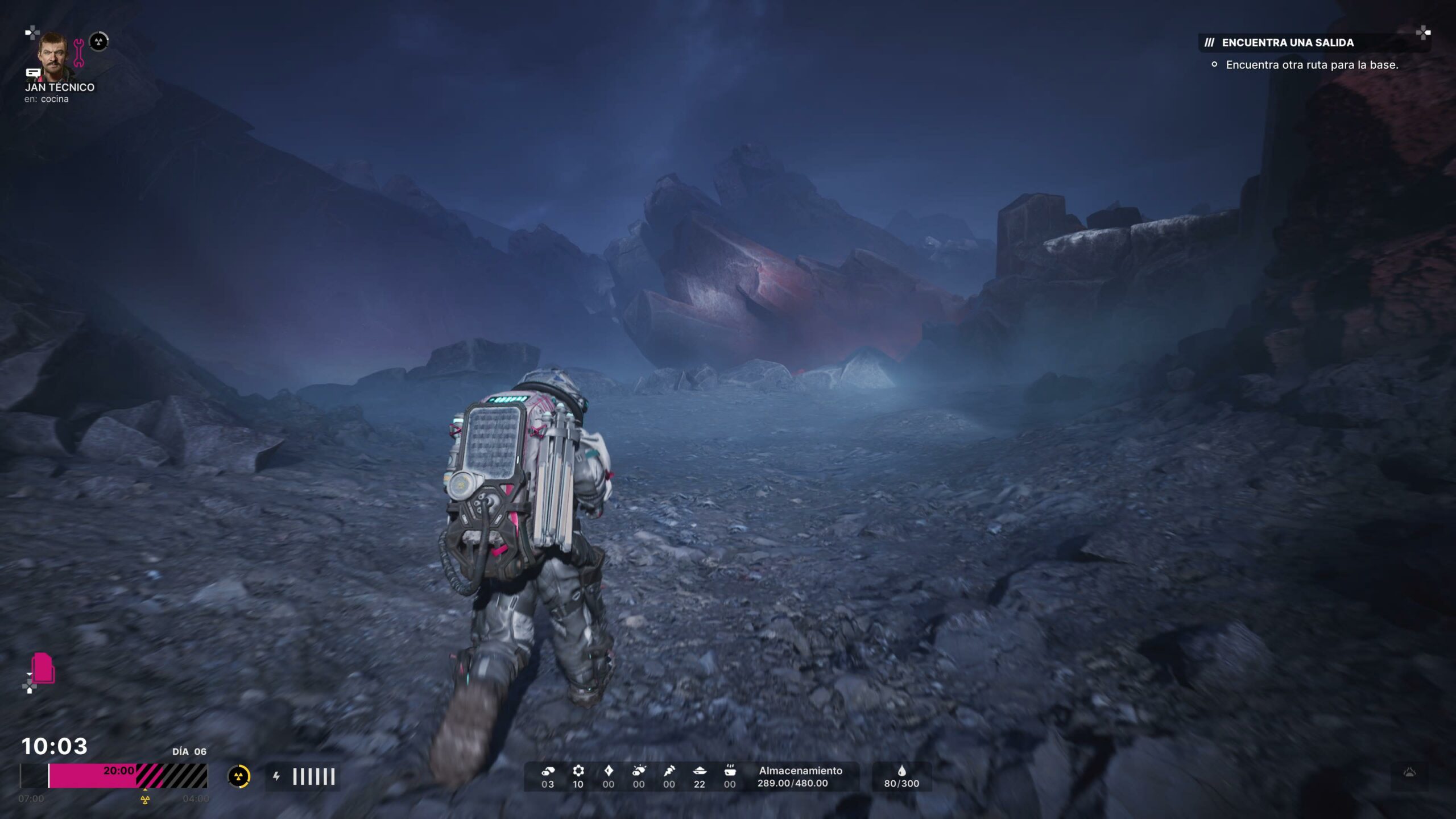Select the pink day schedule timeline bar

pos(92,776)
